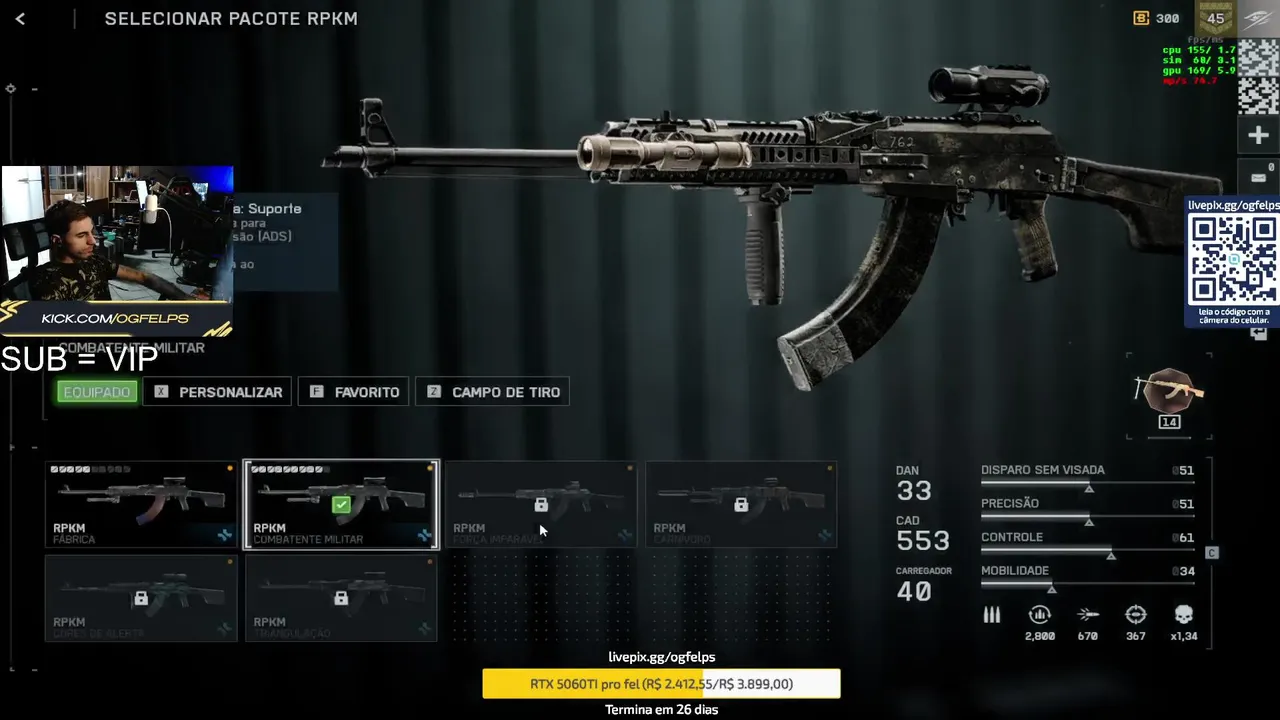Select the locked RPKM Cores de Alerta package
The width and height of the screenshot is (1280, 720).
click(141, 598)
